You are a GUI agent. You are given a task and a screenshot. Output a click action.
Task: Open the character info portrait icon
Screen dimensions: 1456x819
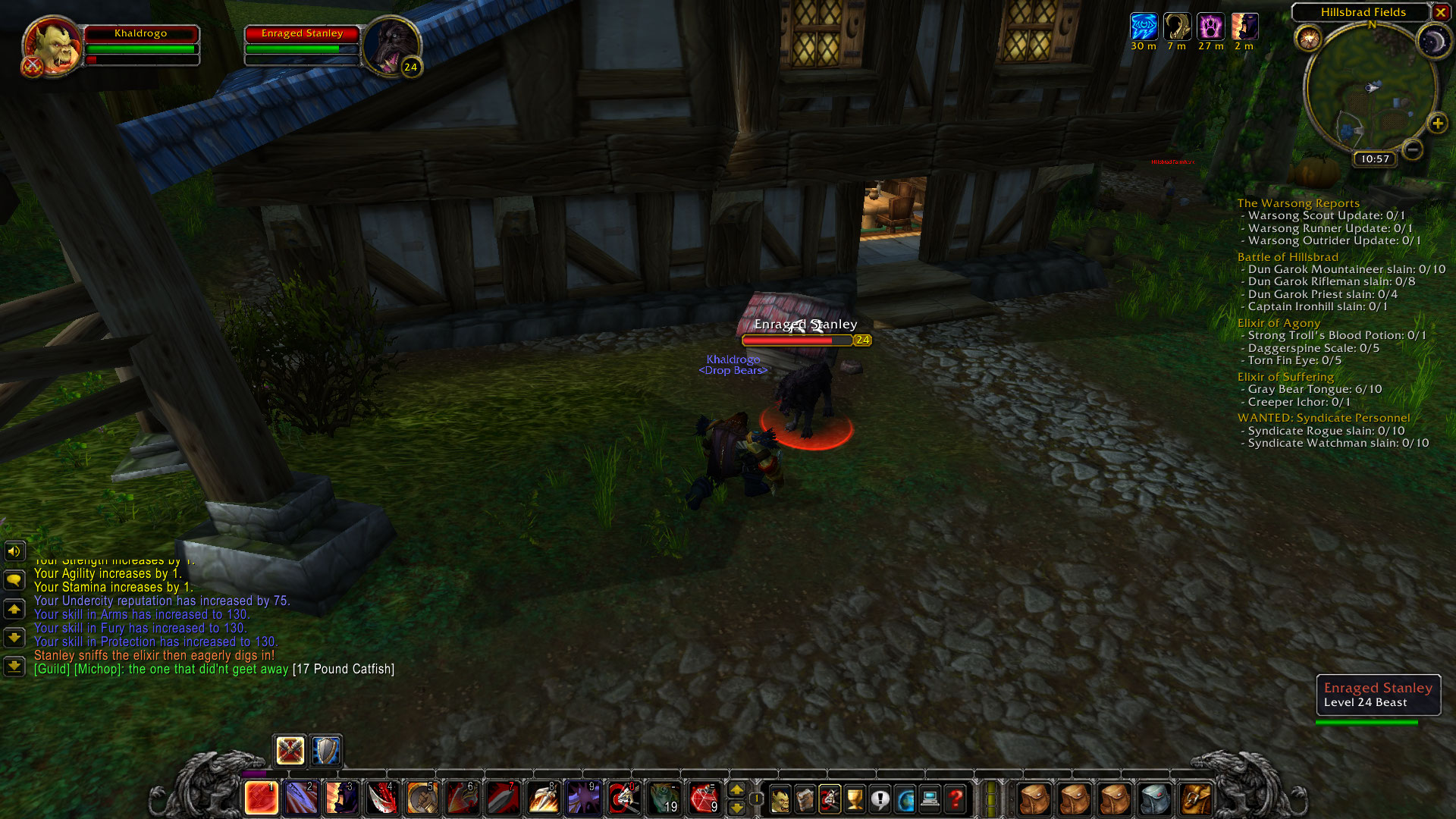tap(780, 798)
